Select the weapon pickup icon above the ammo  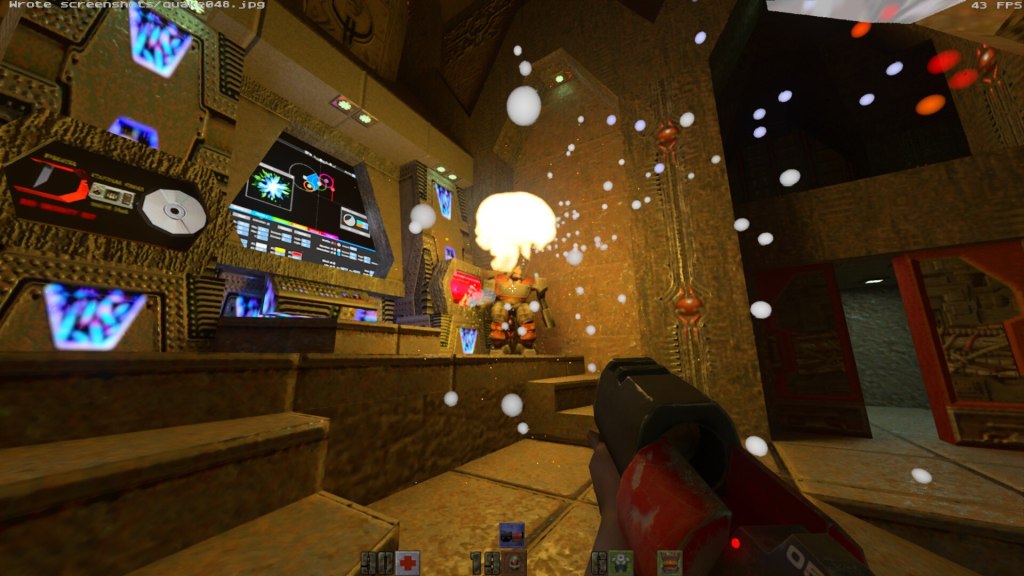(x=512, y=534)
